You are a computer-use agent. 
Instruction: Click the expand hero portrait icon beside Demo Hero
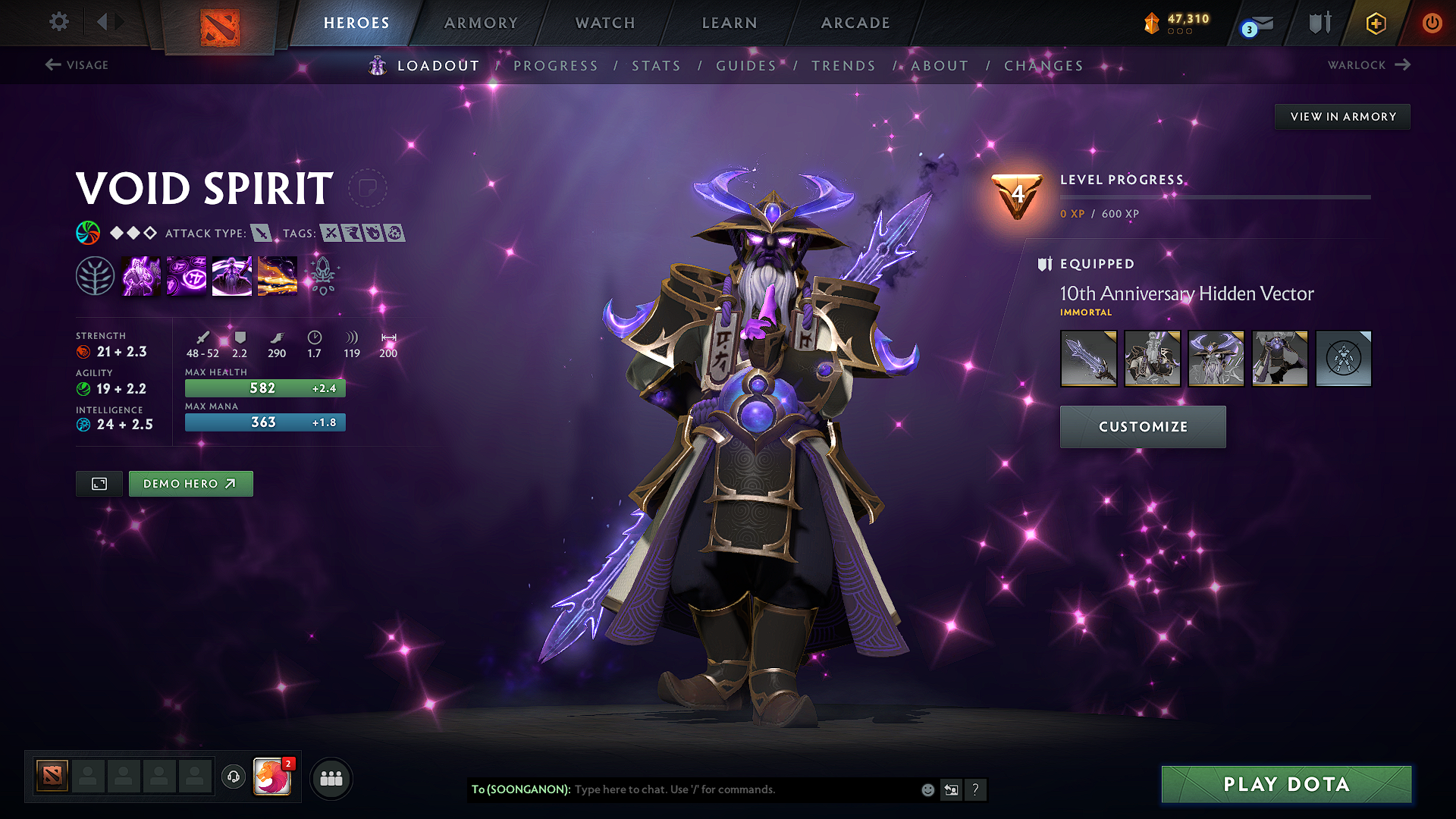coord(99,483)
